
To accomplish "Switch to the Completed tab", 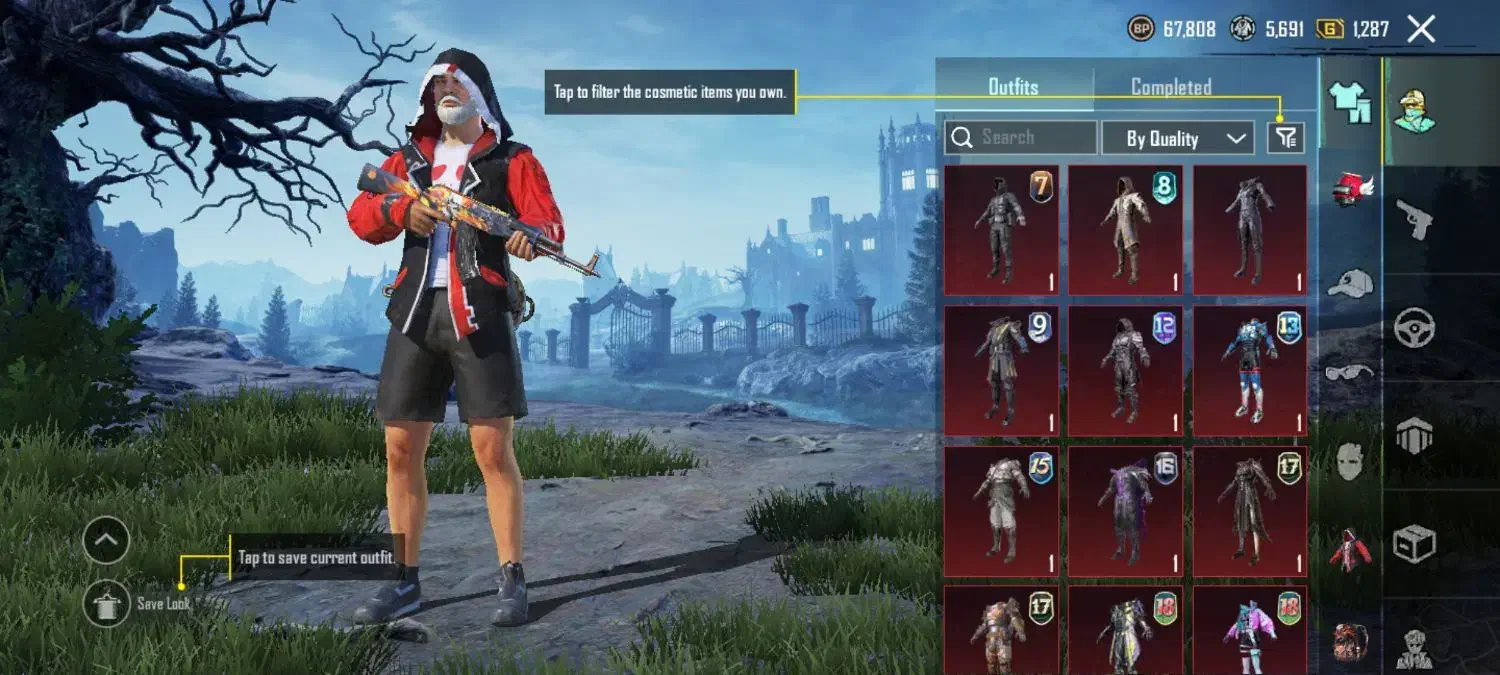I will pos(1171,87).
